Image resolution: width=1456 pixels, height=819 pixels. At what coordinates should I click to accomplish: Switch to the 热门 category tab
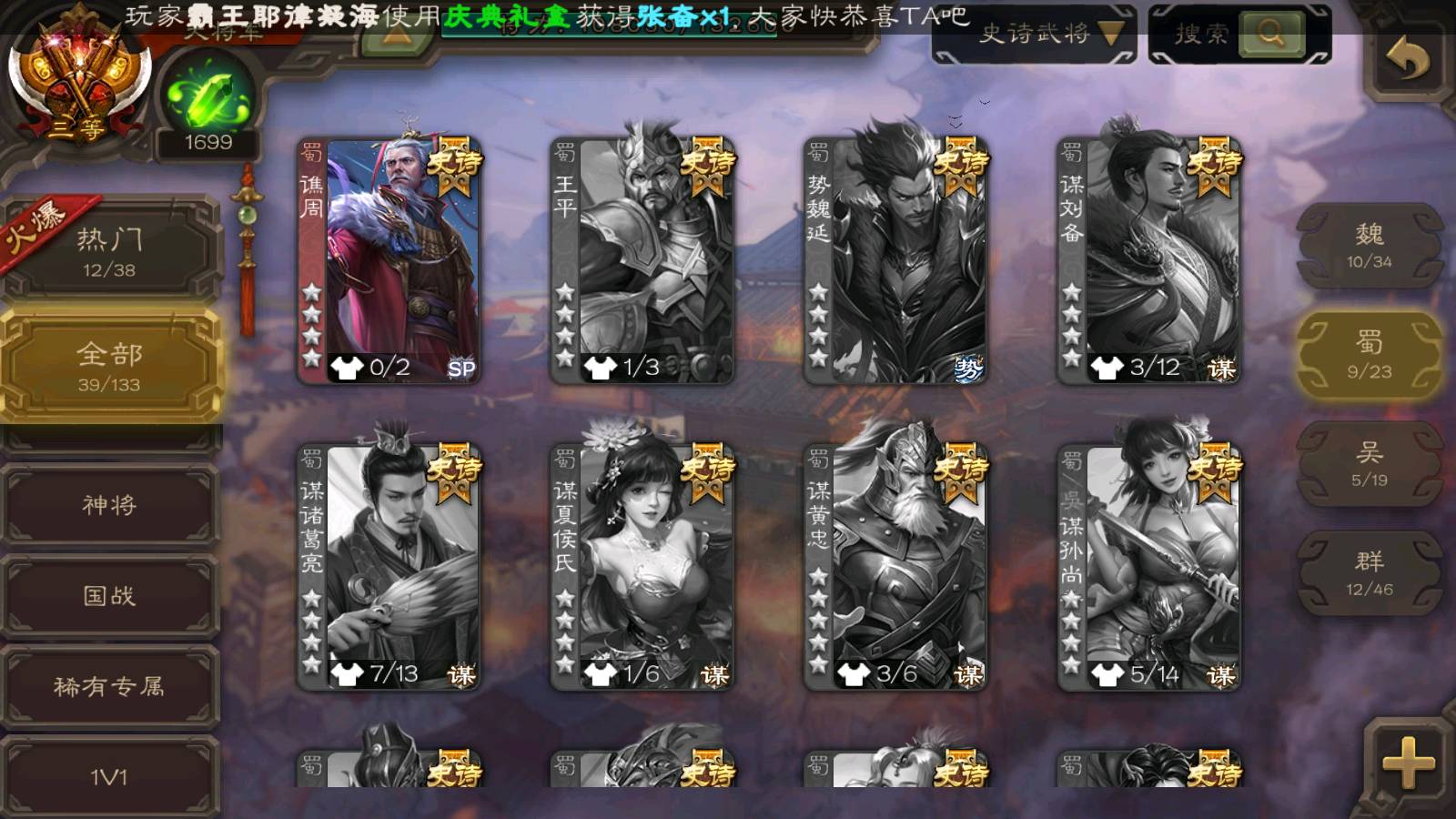point(109,251)
